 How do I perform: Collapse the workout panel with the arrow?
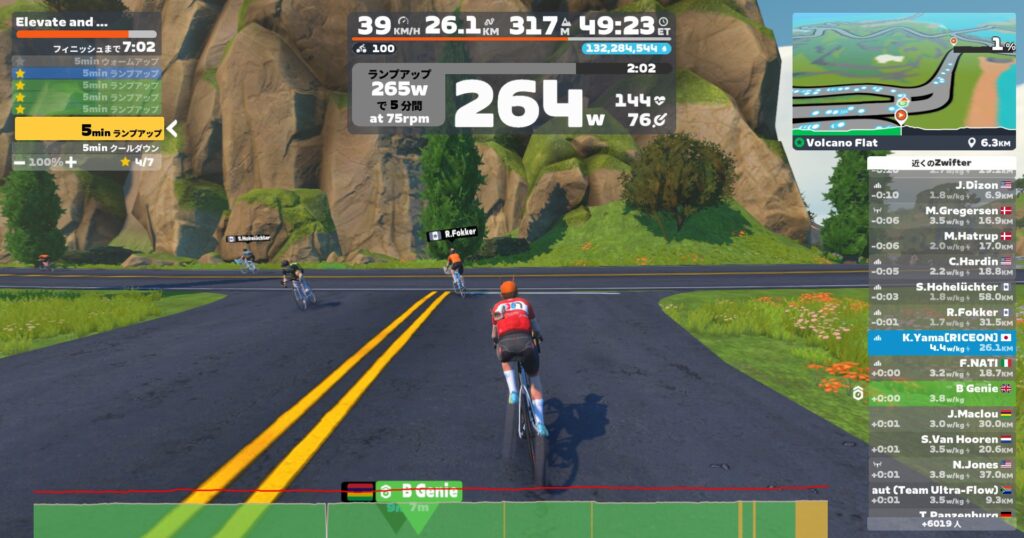point(172,128)
